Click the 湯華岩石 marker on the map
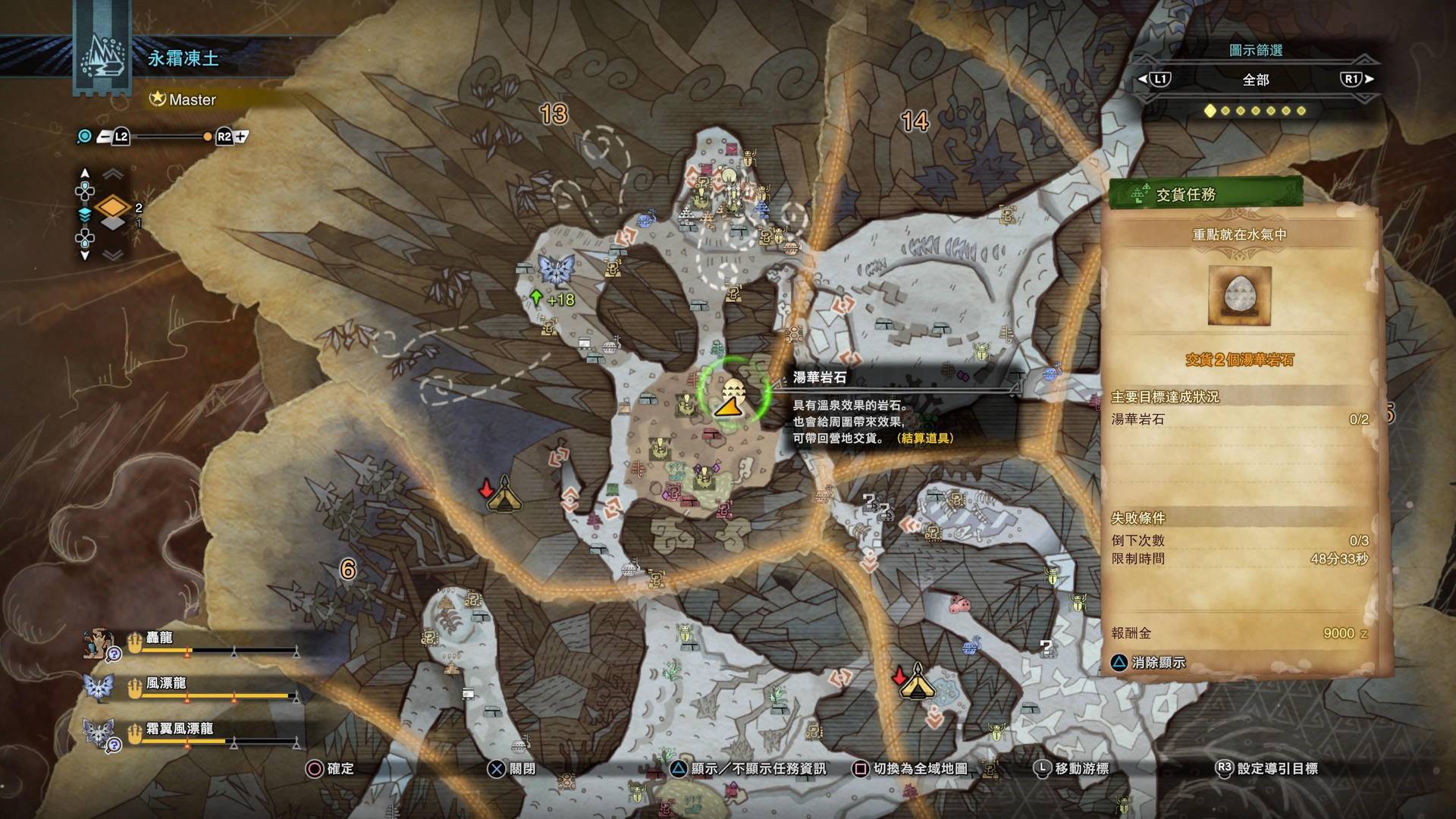Viewport: 1456px width, 819px height. pyautogui.click(x=732, y=397)
